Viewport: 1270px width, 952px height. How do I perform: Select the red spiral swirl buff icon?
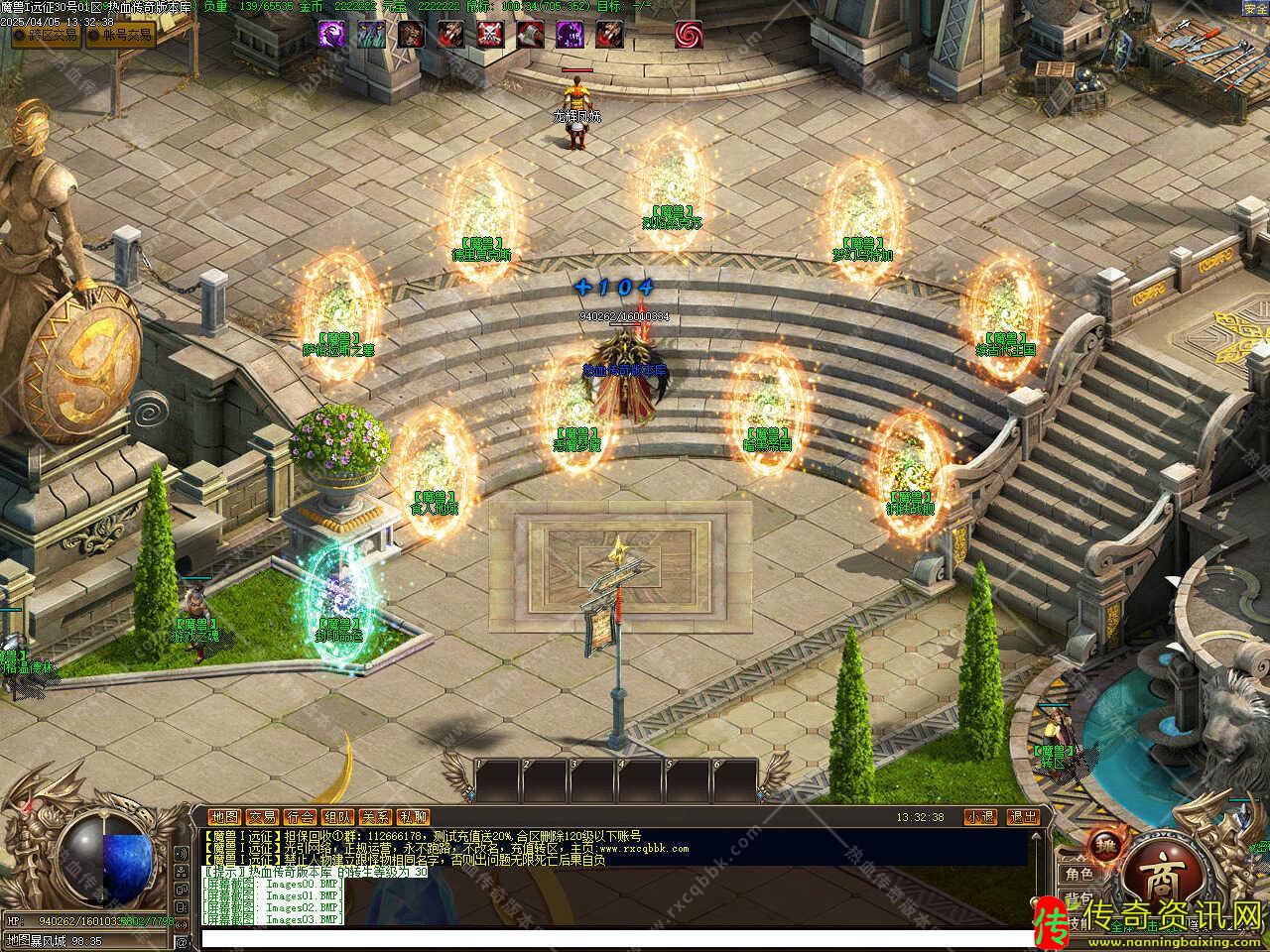[x=689, y=35]
